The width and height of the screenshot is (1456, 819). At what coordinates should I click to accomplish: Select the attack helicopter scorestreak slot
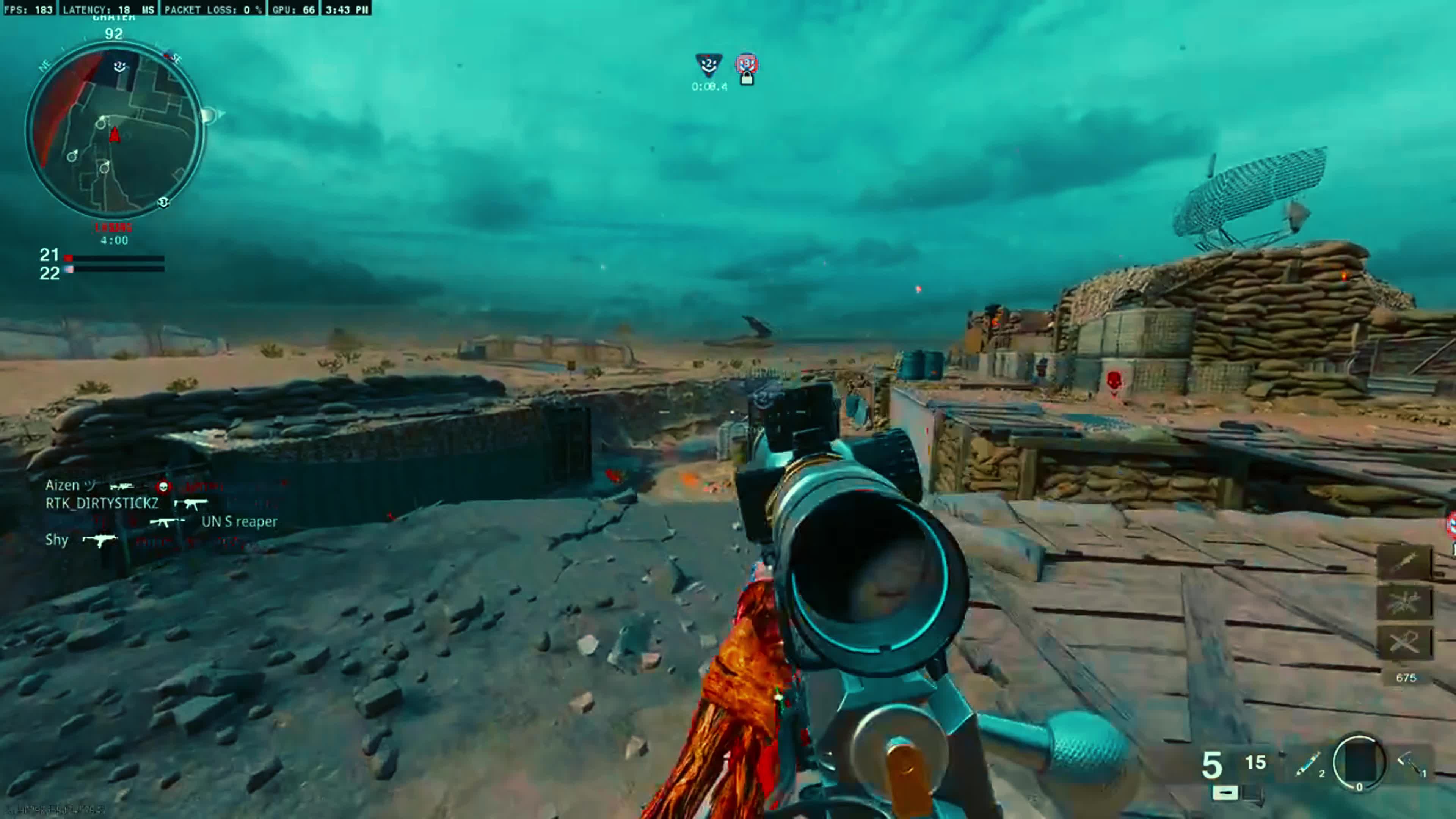click(1404, 602)
